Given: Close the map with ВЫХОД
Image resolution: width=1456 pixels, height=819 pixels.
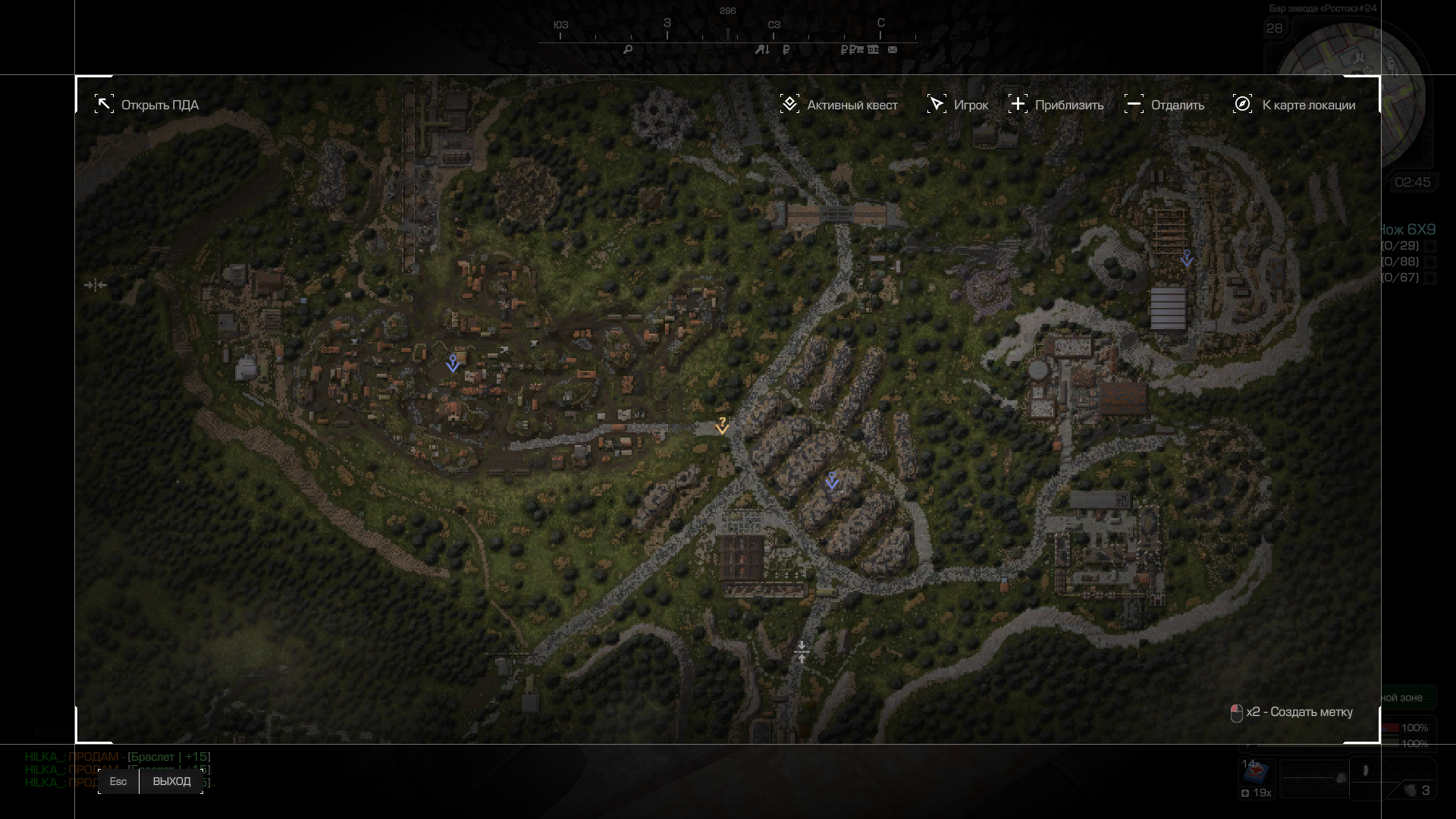Looking at the screenshot, I should [x=171, y=782].
